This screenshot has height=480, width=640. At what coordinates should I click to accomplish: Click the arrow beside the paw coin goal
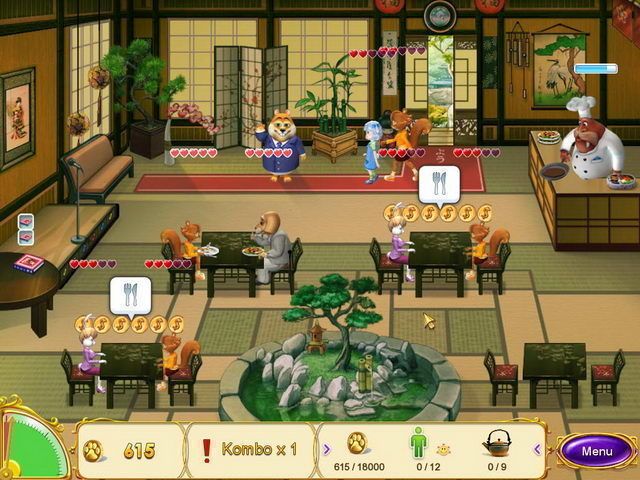tap(326, 448)
